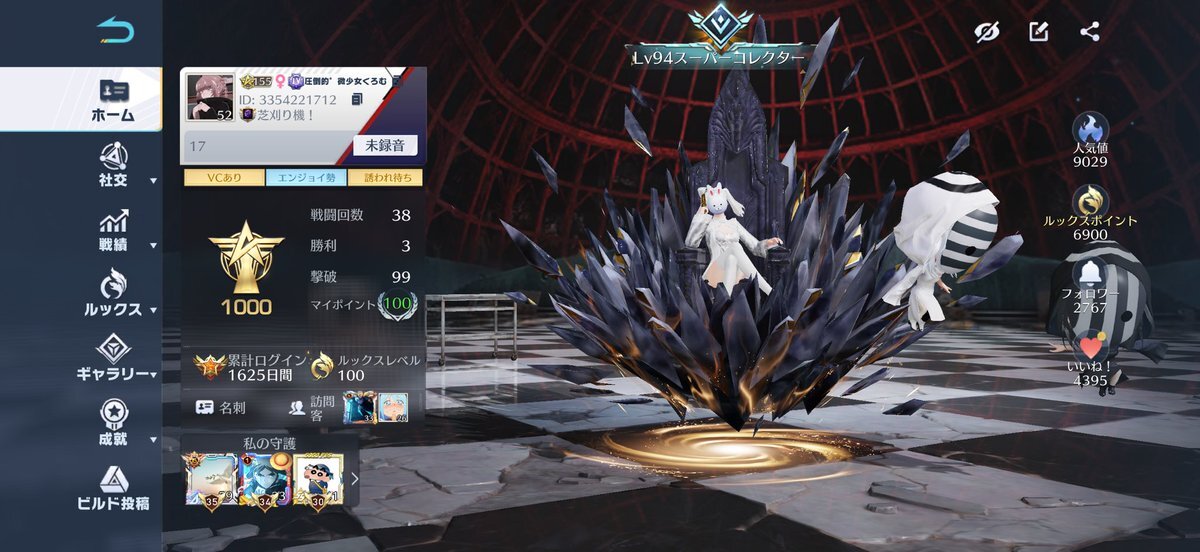Open the 名刺 name card

[x=222, y=407]
